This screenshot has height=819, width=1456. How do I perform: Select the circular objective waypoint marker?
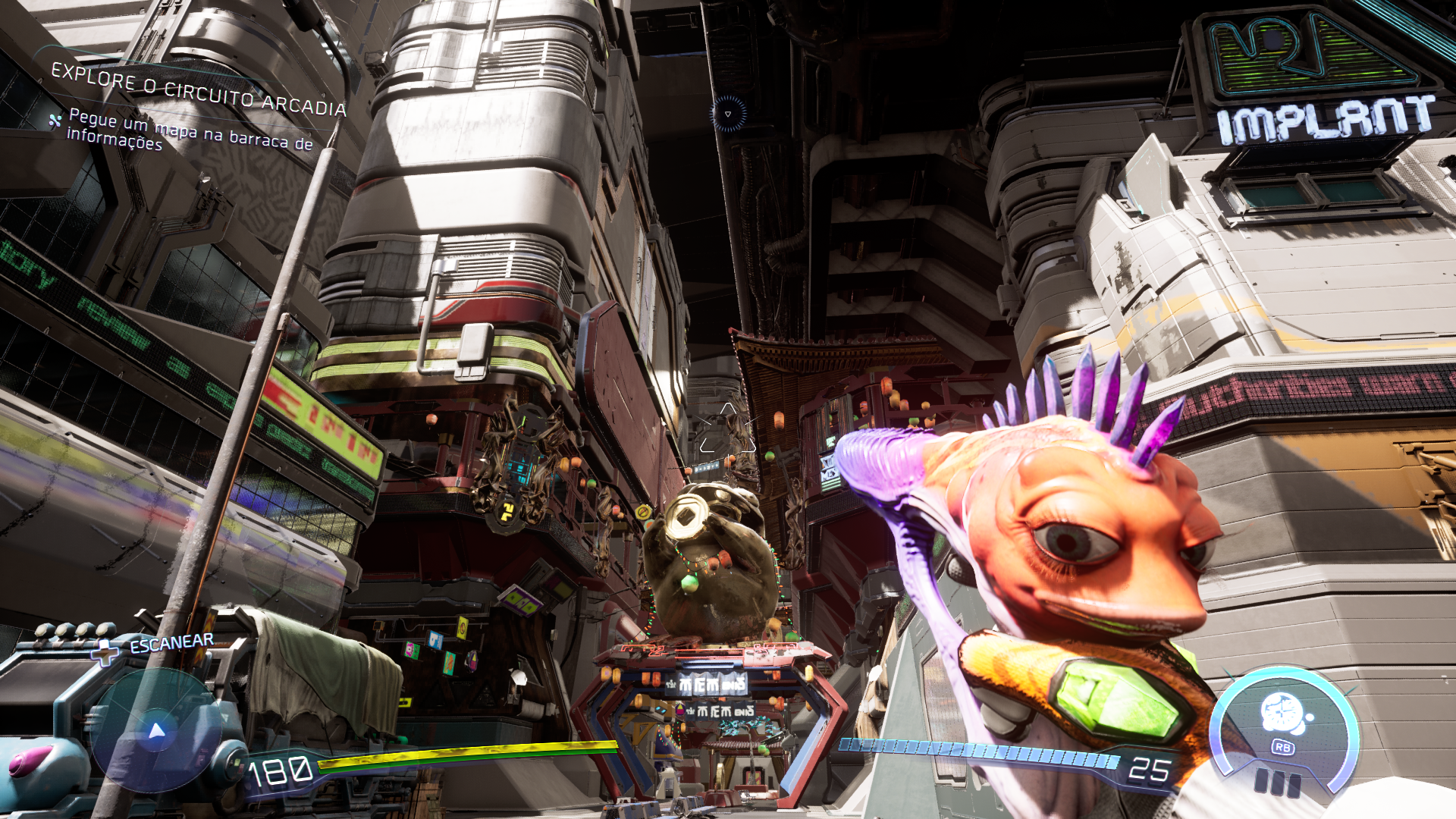click(728, 114)
